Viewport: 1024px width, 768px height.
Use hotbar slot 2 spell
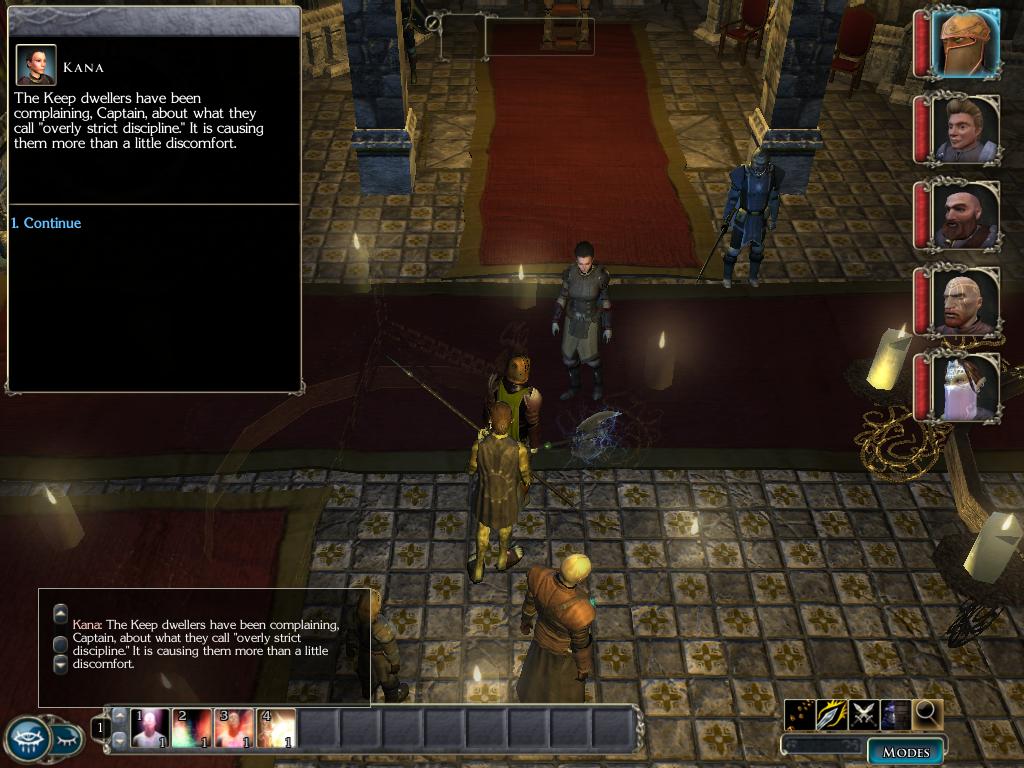tap(192, 728)
